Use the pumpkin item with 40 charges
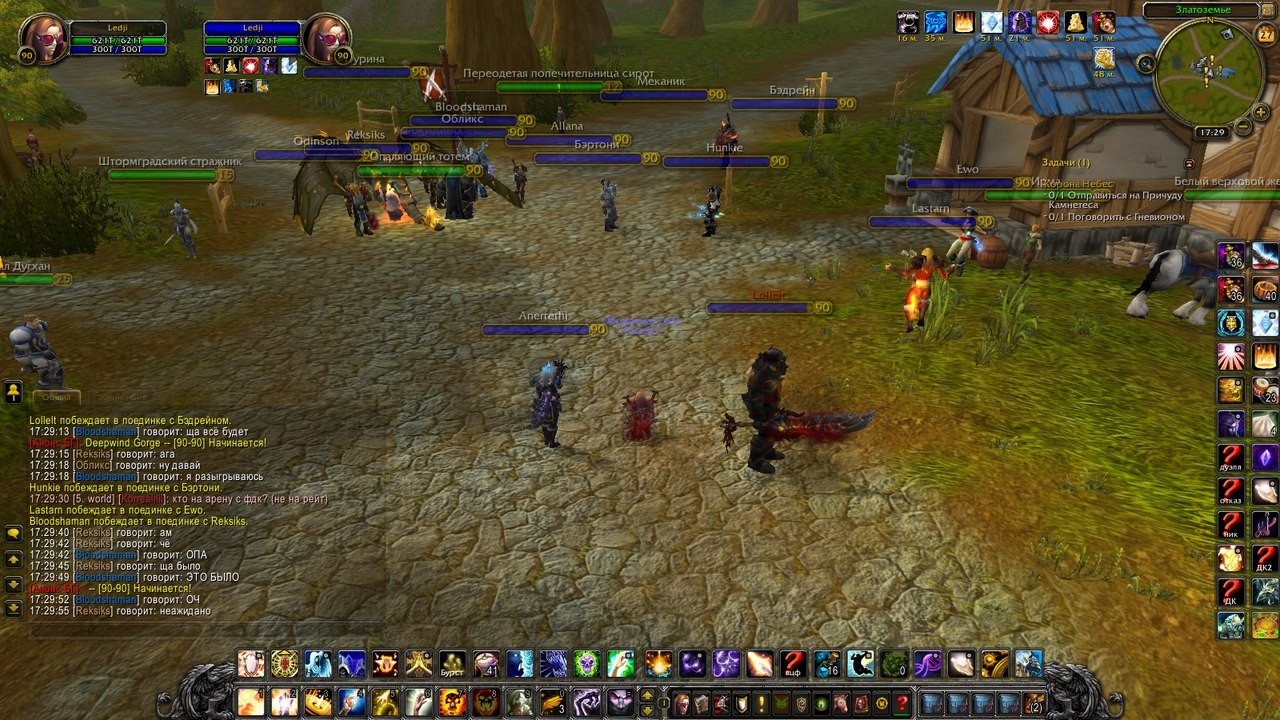Screen dimensions: 1280x720 click(1265, 290)
